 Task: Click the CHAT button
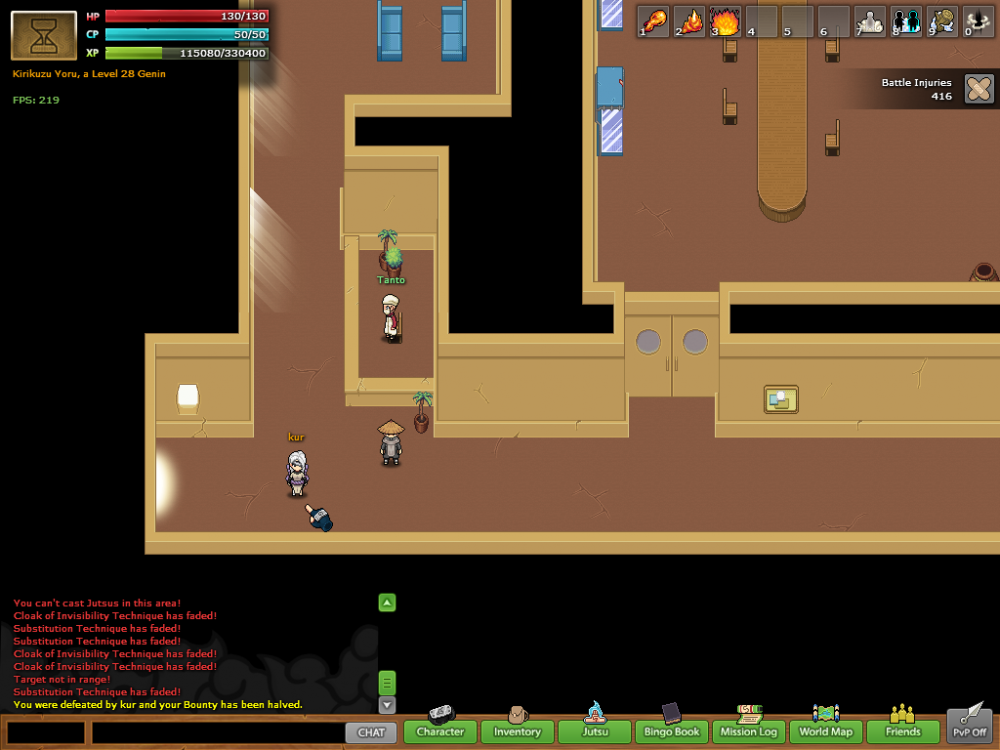coord(371,732)
